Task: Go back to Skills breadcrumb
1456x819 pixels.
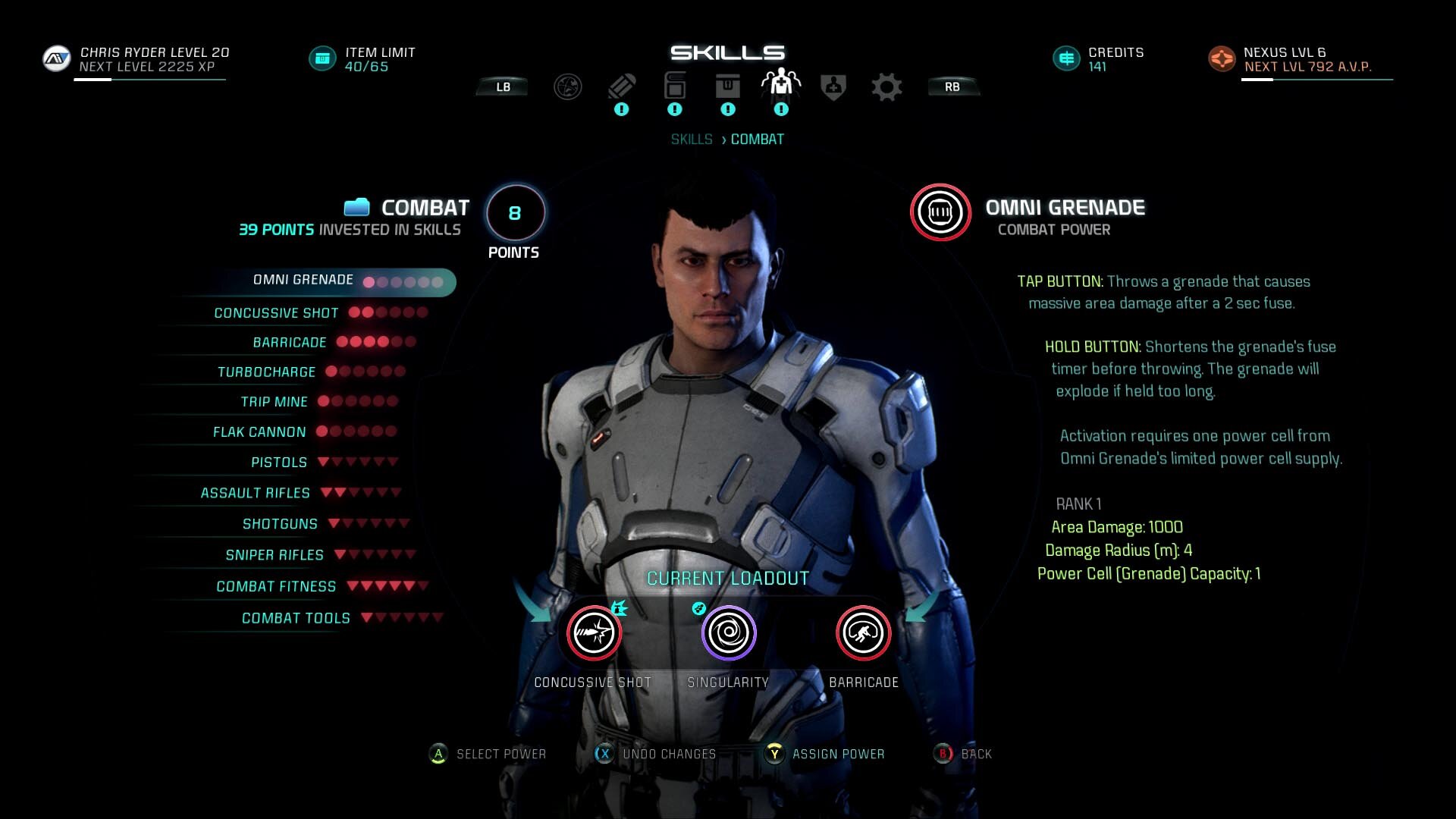Action: point(691,140)
